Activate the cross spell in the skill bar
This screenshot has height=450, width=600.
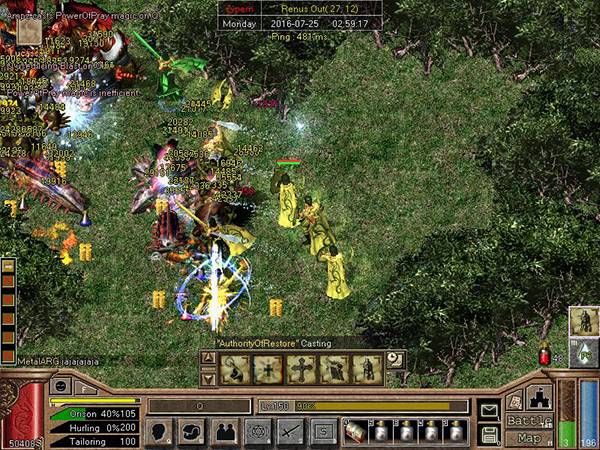[x=300, y=369]
